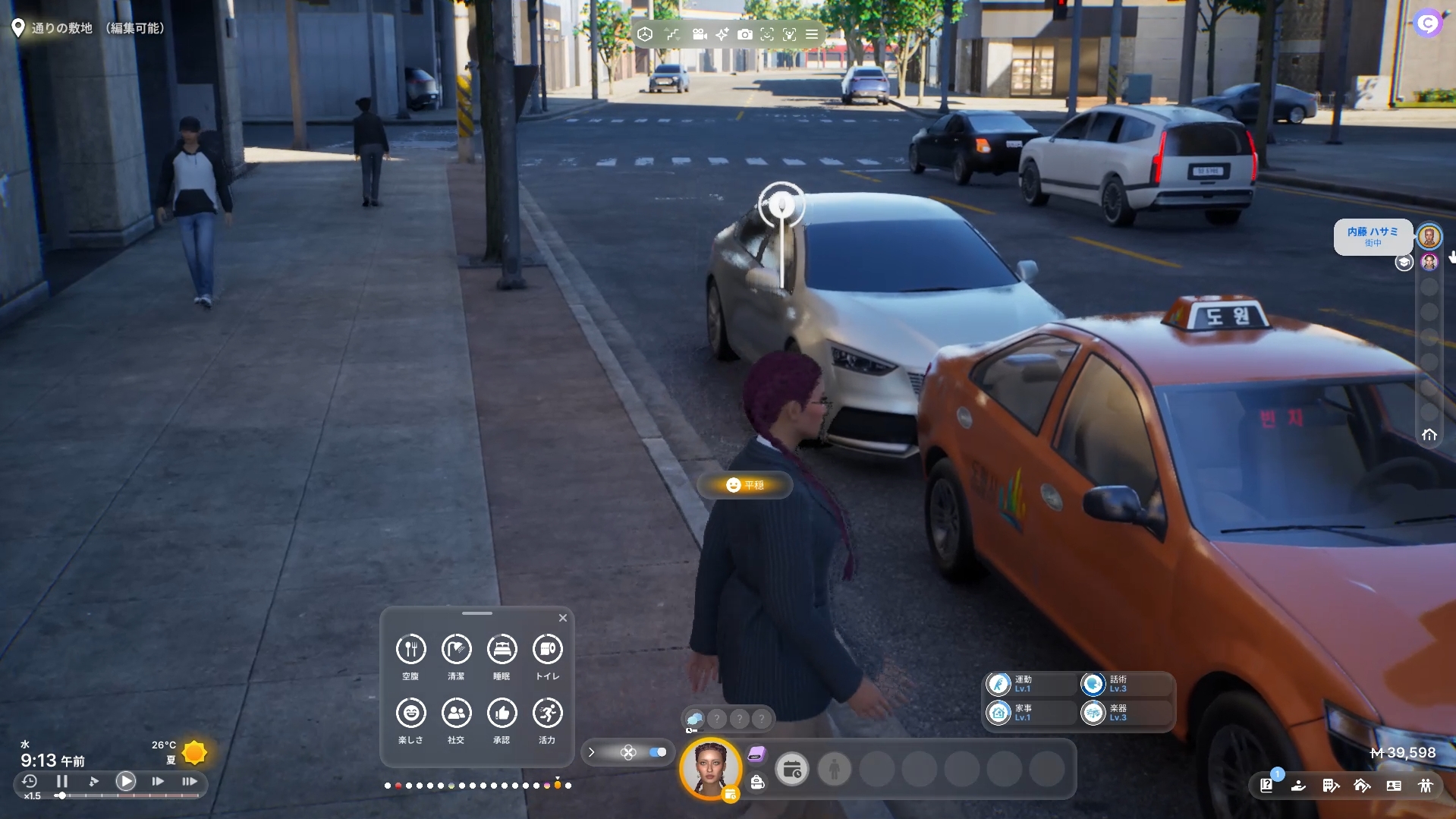
Task: Pause the game time
Action: point(62,781)
